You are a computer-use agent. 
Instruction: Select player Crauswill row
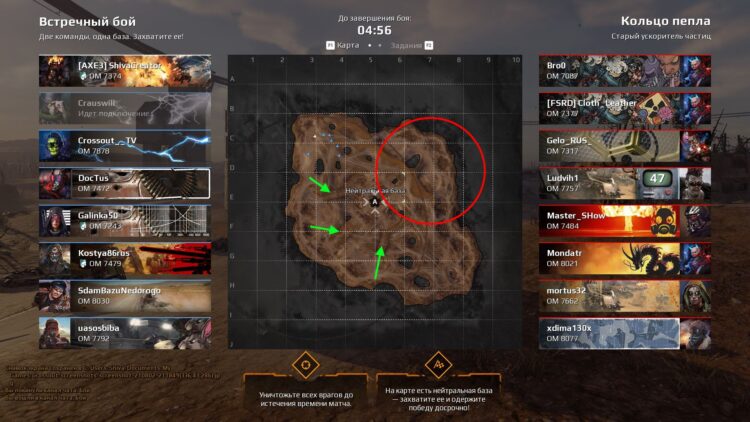125,108
